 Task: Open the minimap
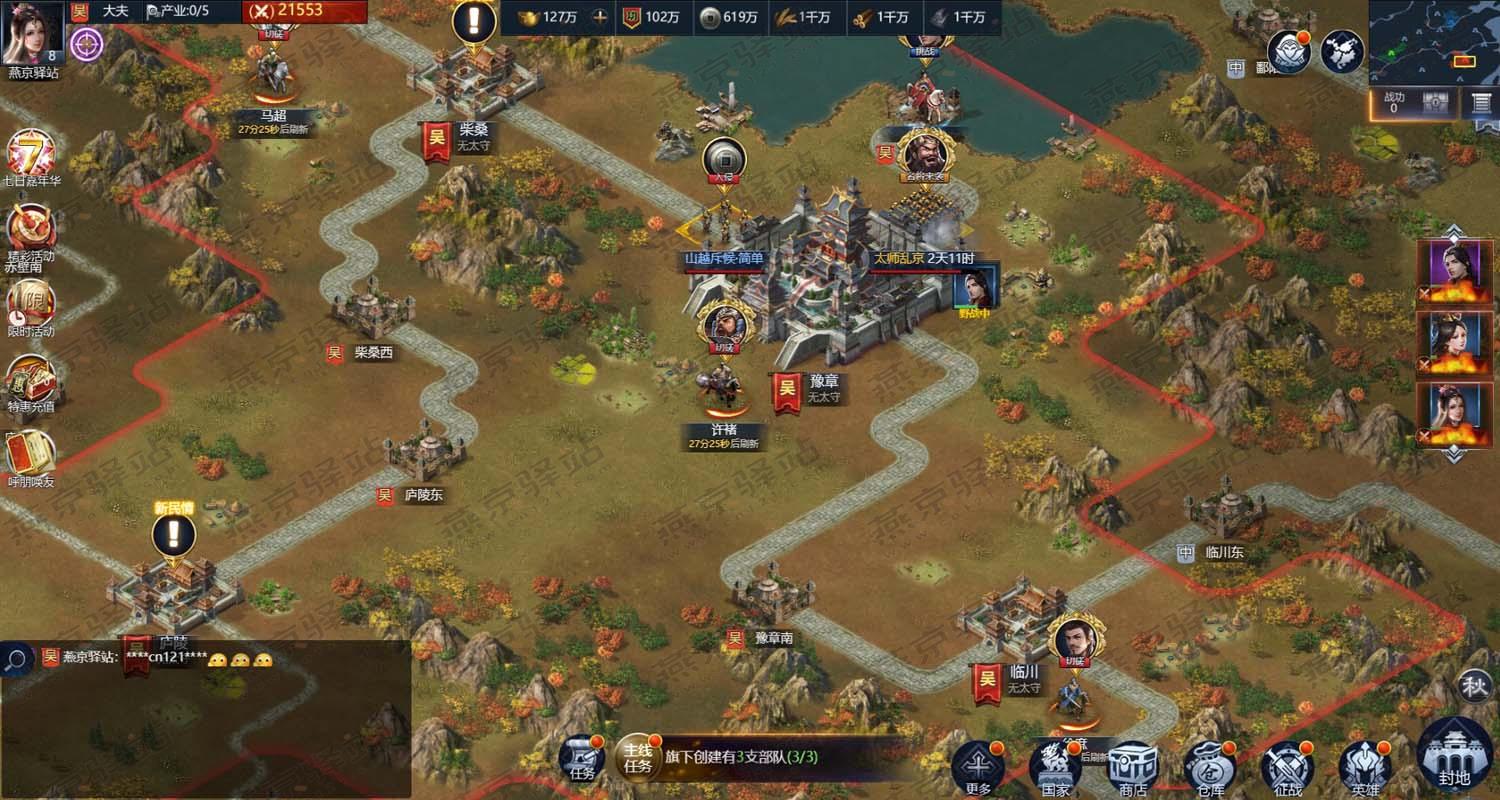1433,41
